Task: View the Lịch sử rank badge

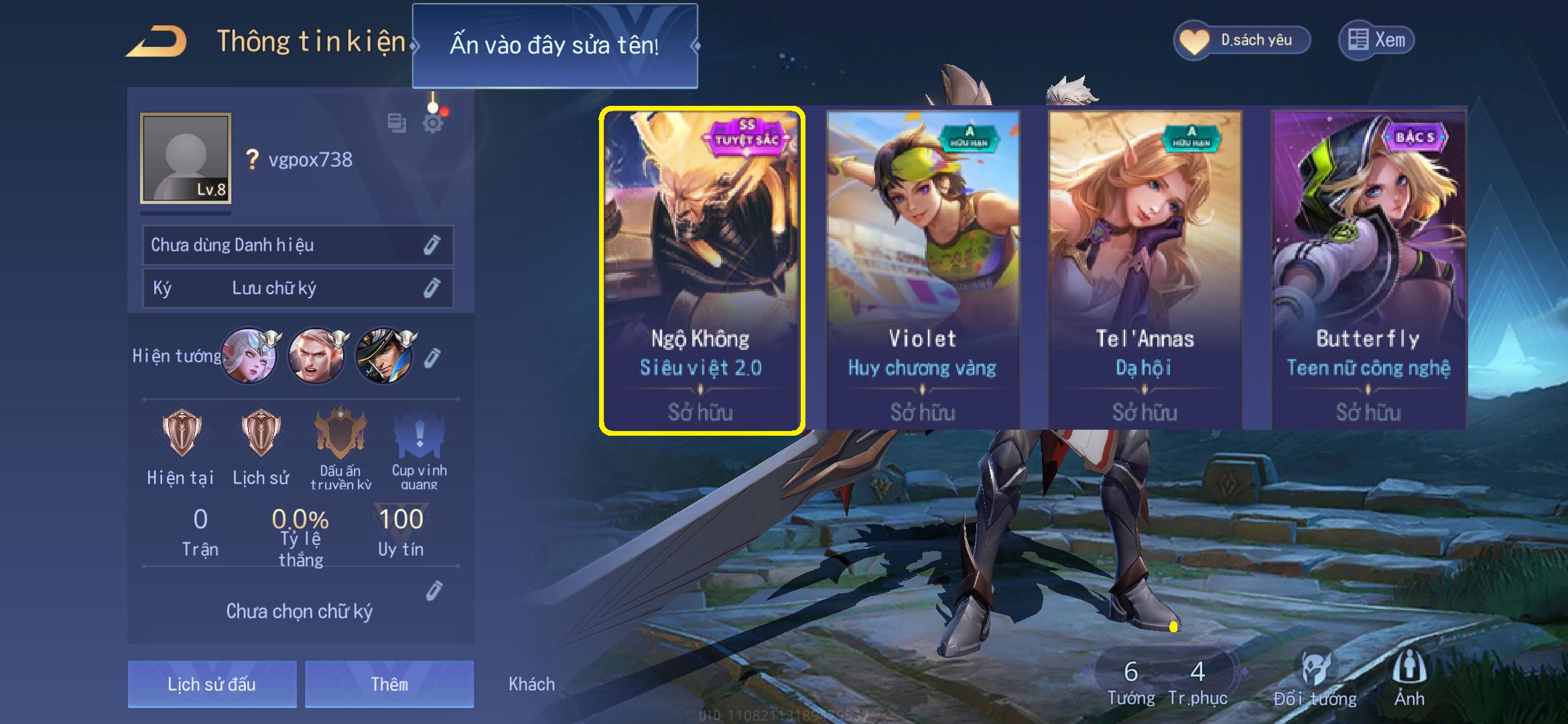Action: click(x=261, y=434)
